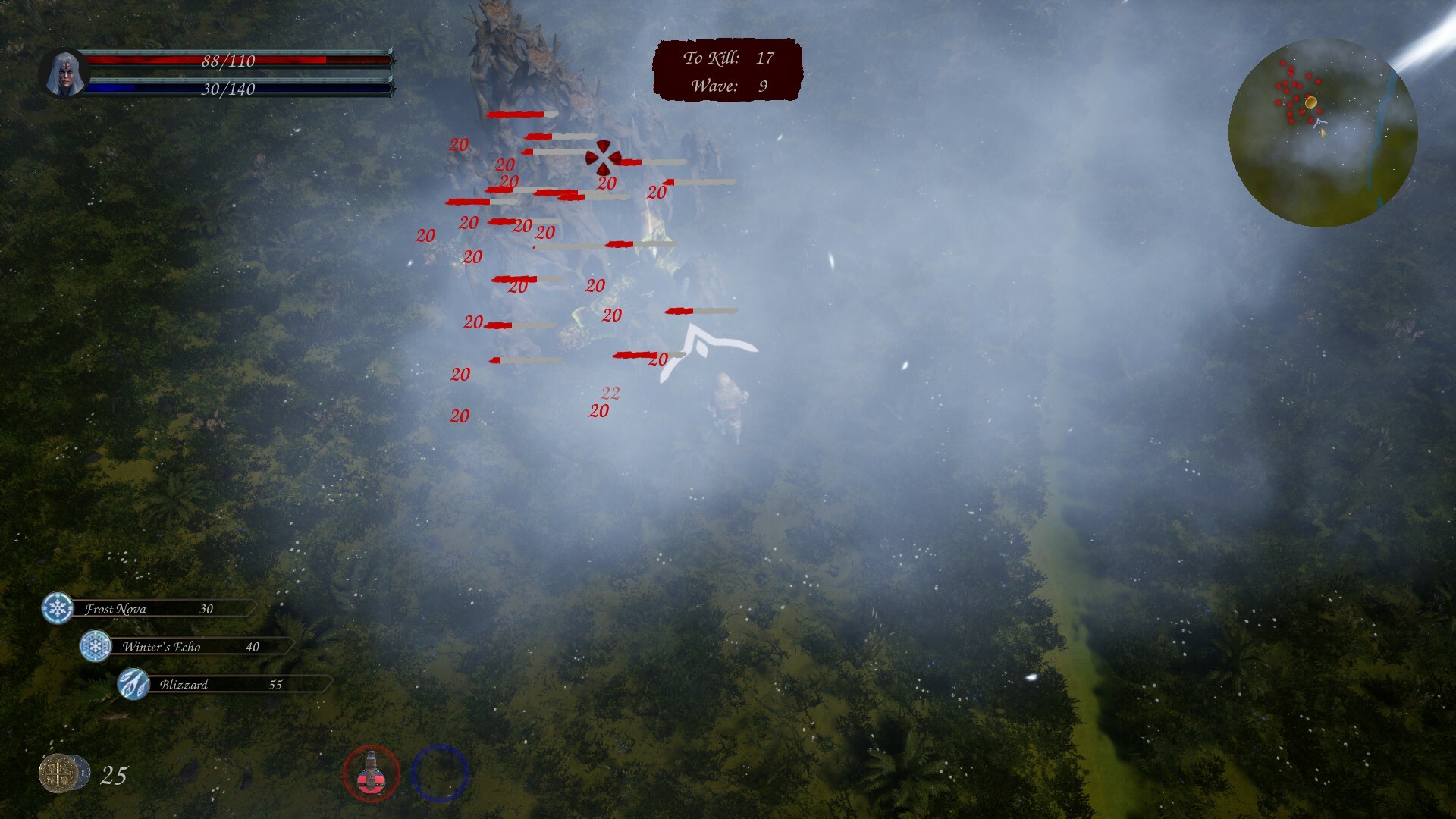Image resolution: width=1456 pixels, height=819 pixels.
Task: Select the Frost Nova skill icon
Action: (56, 608)
